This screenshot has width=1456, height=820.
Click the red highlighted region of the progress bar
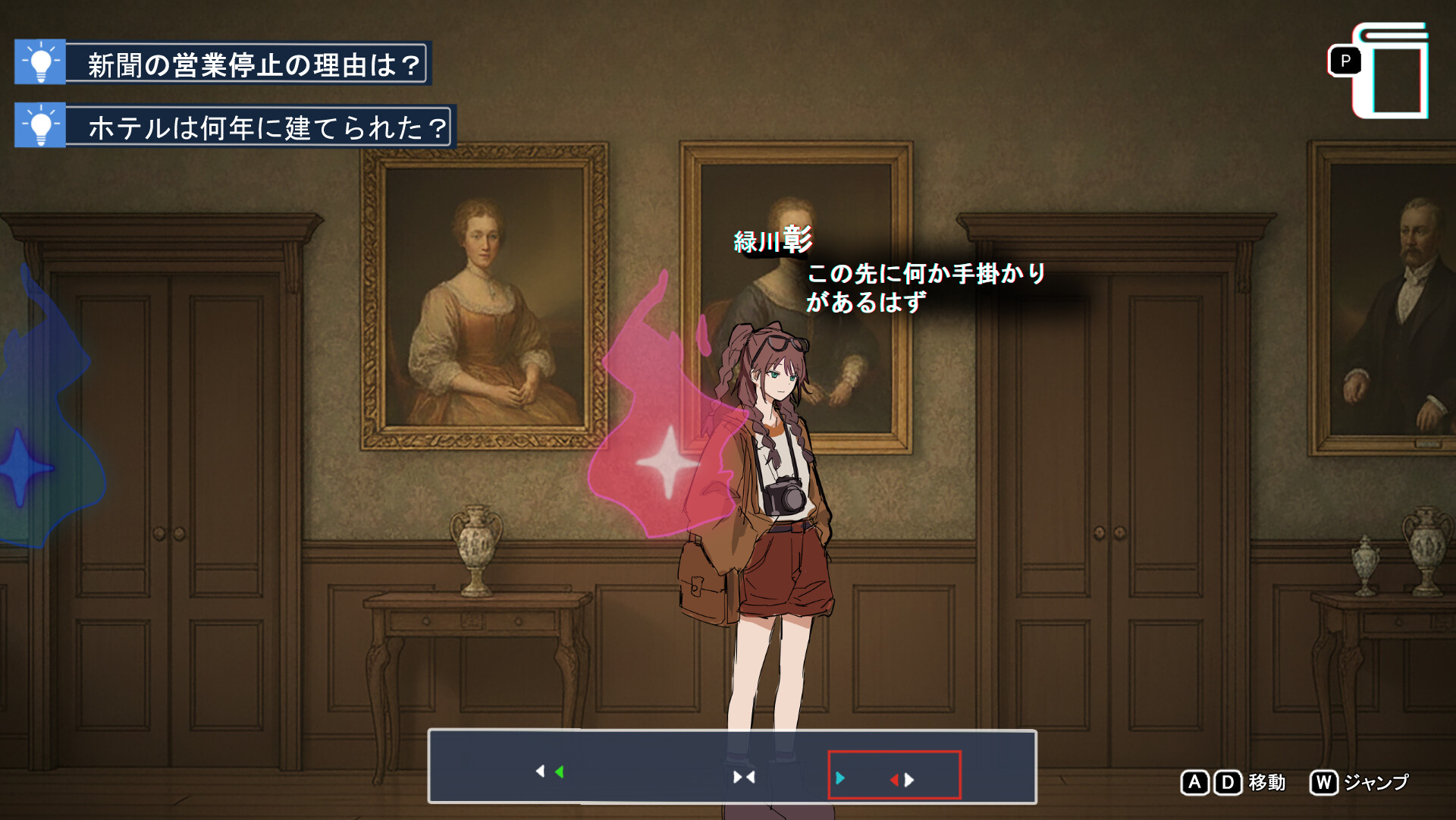[896, 776]
